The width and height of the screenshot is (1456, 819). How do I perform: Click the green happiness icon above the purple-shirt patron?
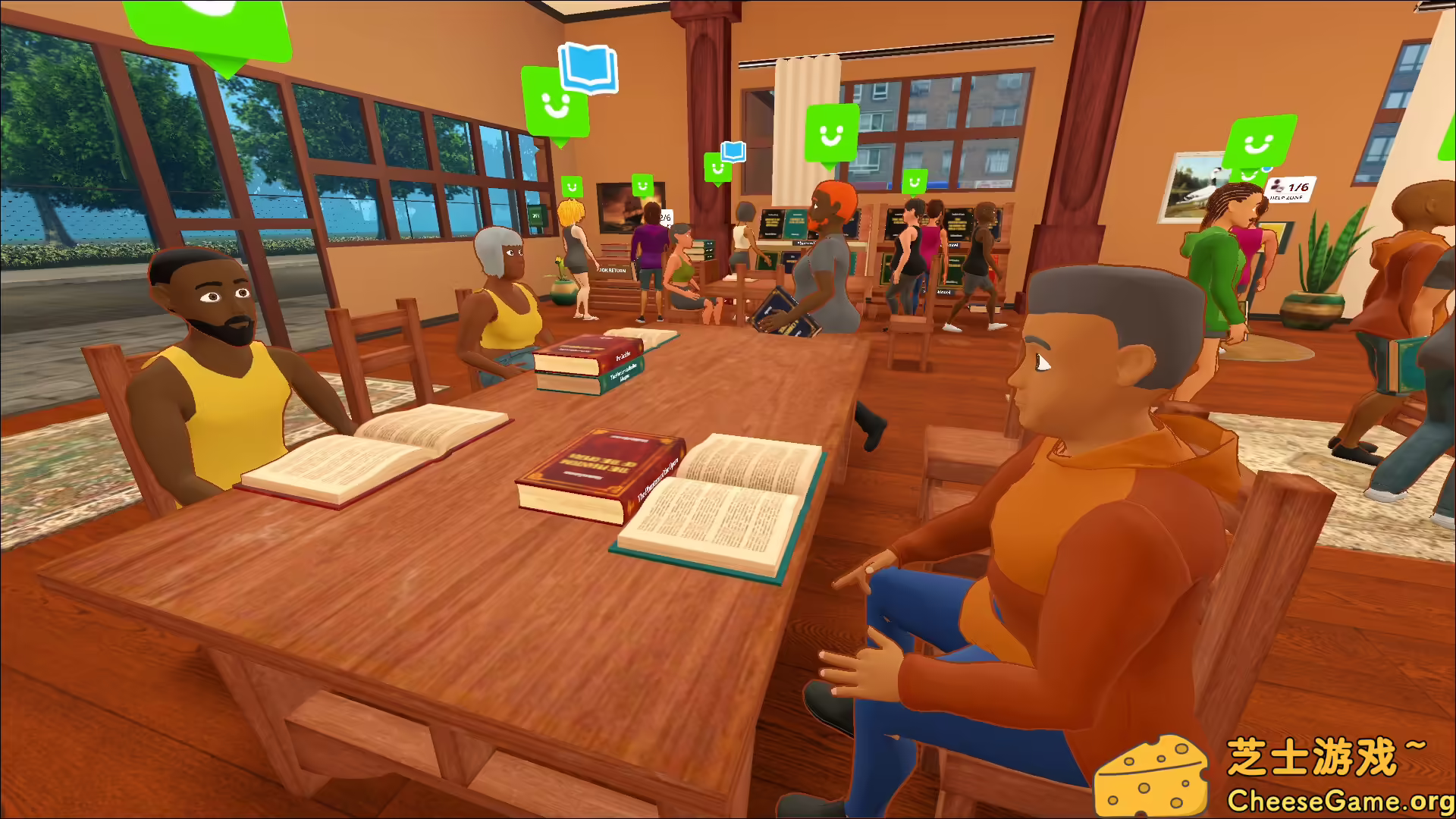tap(642, 184)
